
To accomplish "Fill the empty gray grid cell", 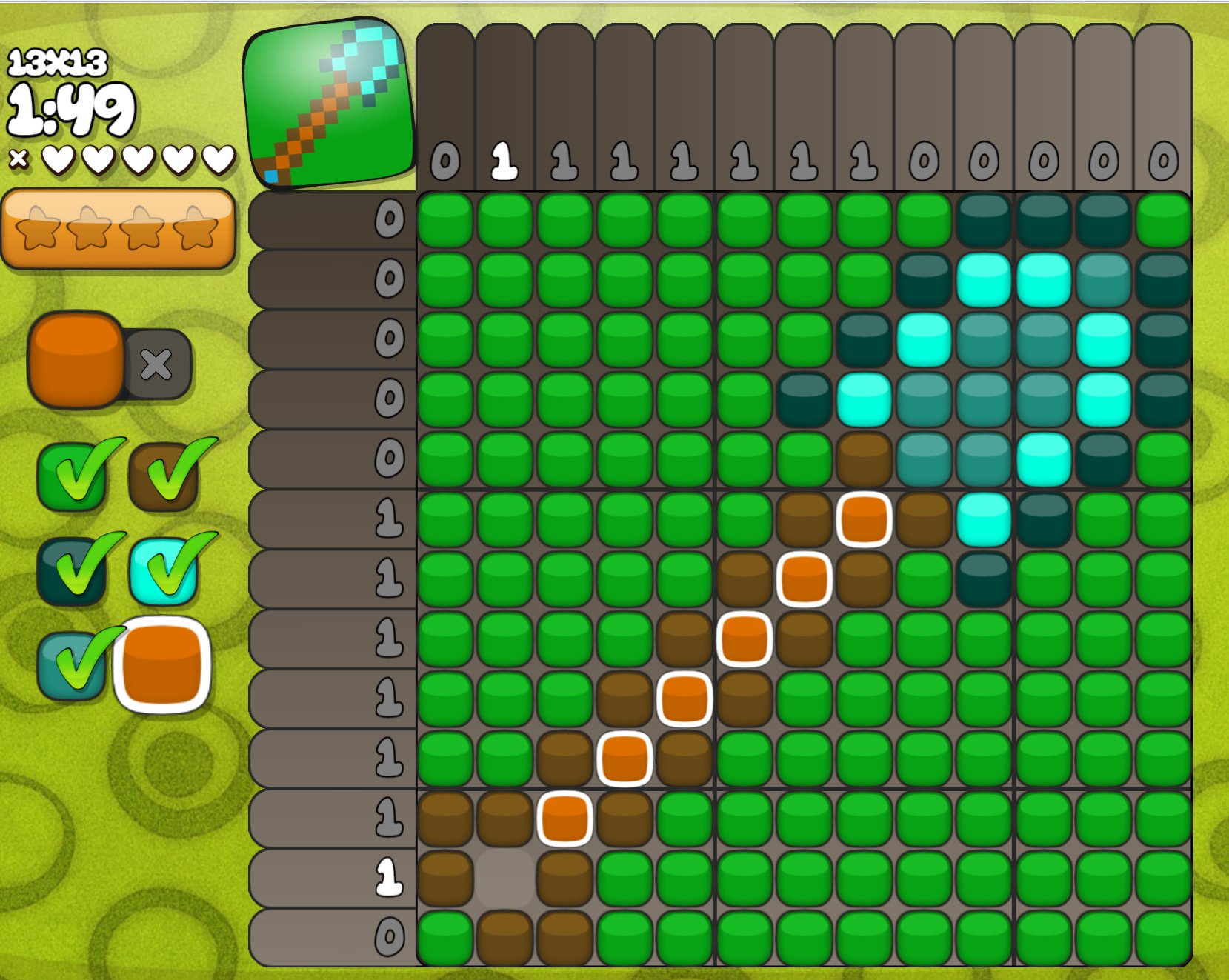I will click(x=504, y=879).
